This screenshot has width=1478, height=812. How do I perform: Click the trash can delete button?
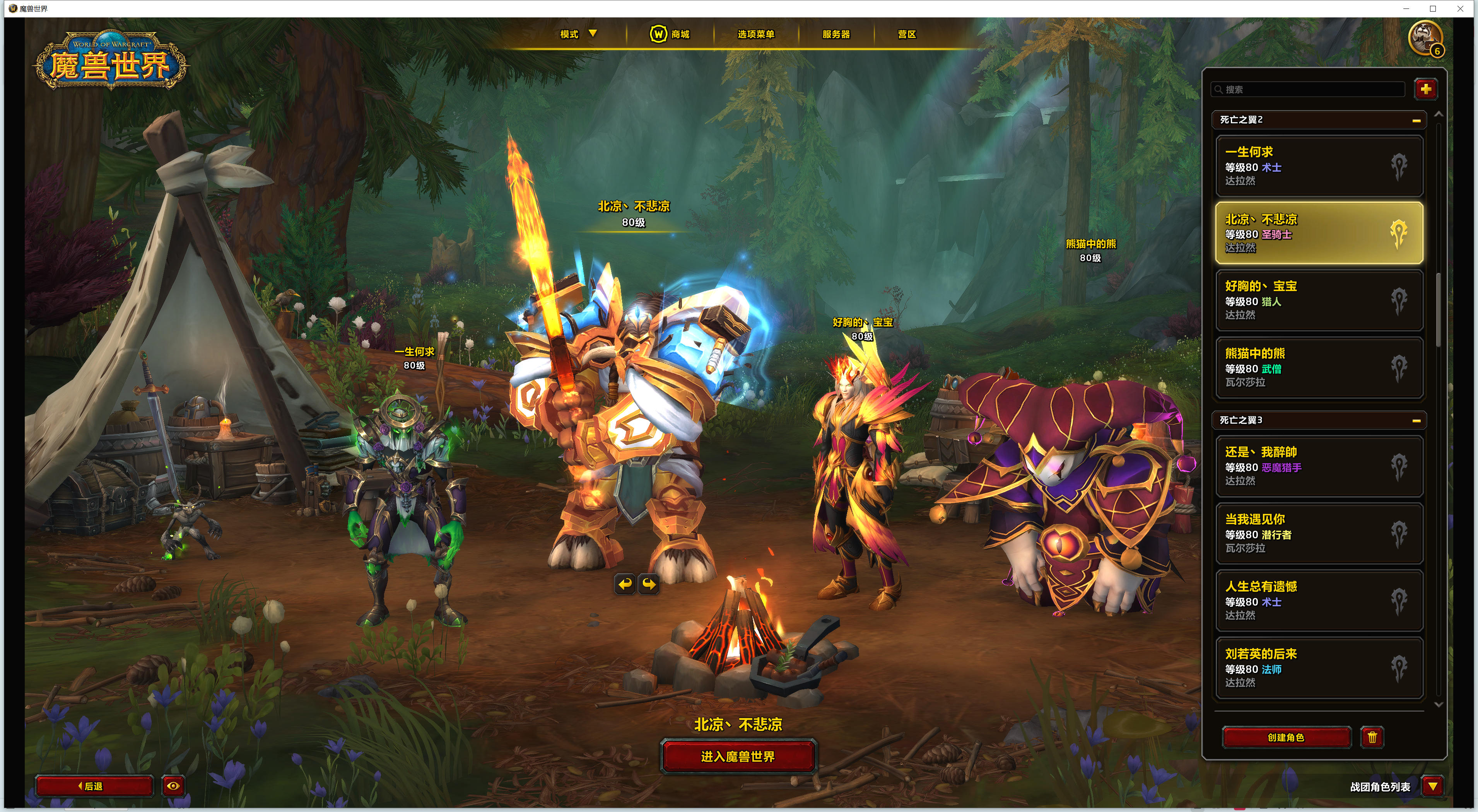1372,737
